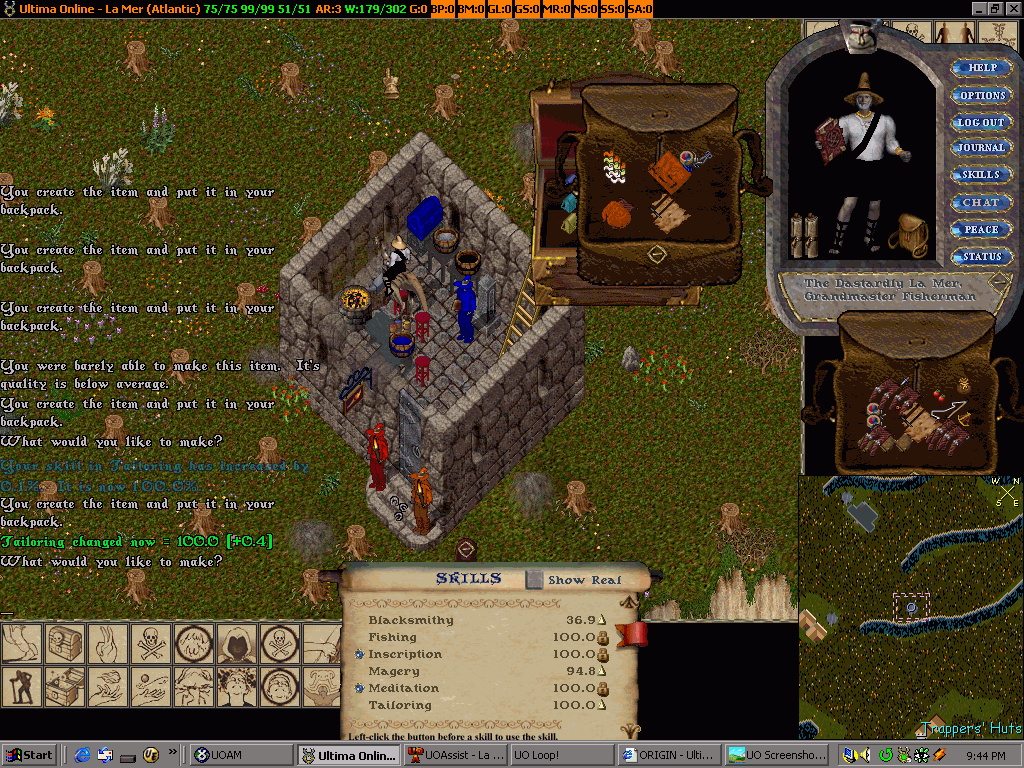Show the Status bar
This screenshot has height=768, width=1024.
(x=981, y=257)
